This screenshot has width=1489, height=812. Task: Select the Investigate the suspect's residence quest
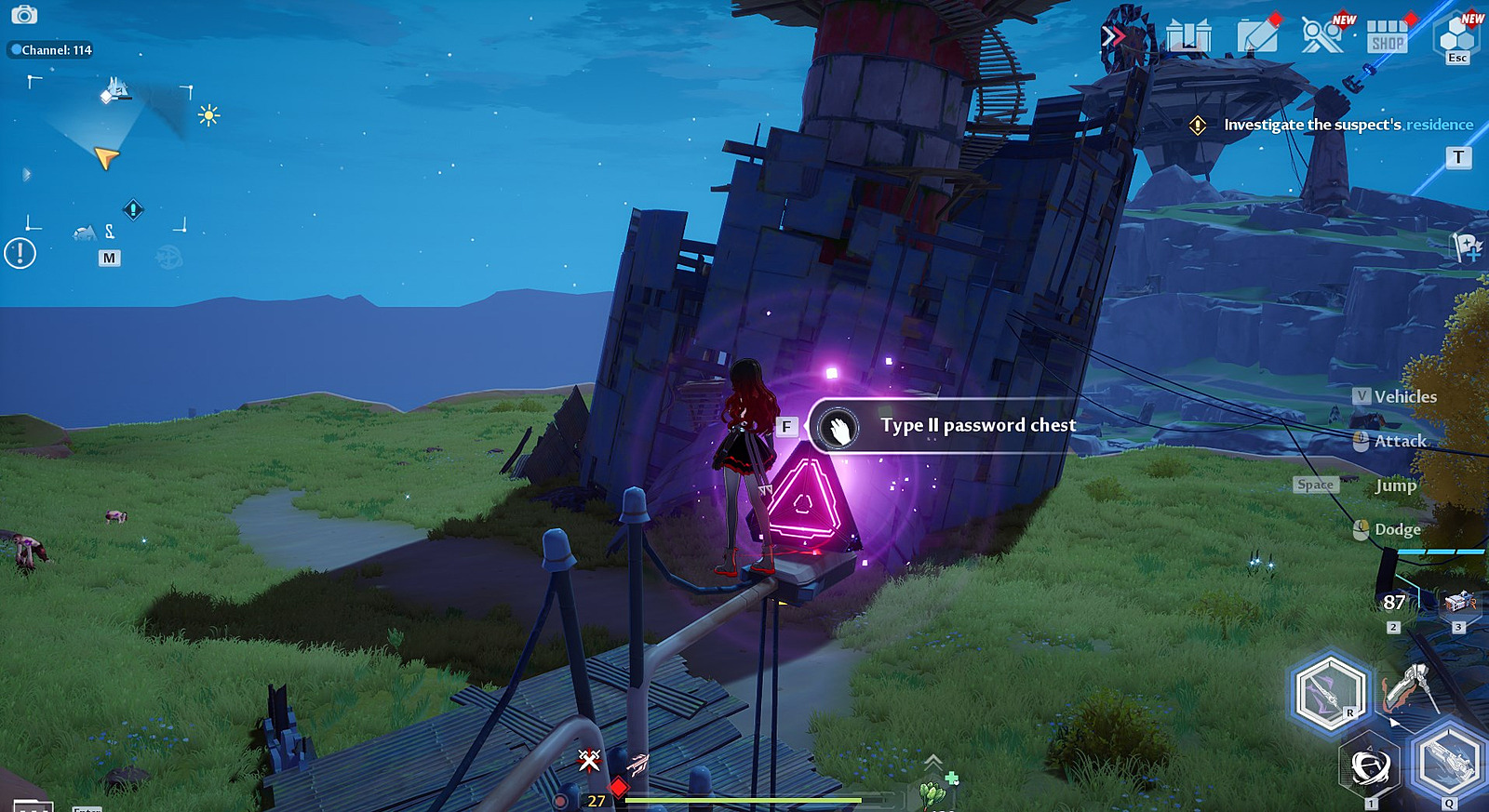coord(1348,125)
